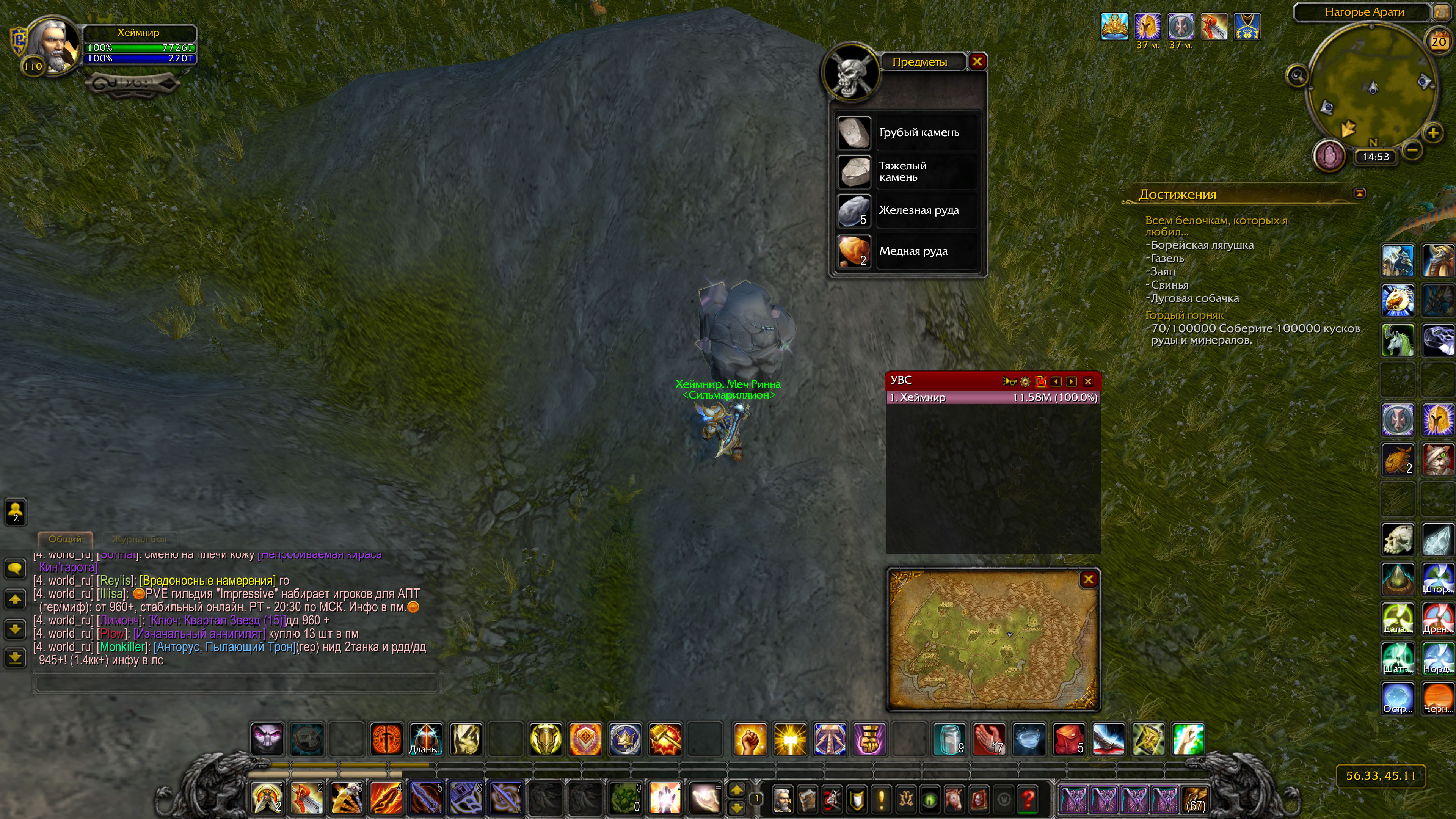This screenshot has height=819, width=1456.
Task: Switch to the Журнал боя chat tab
Action: click(x=139, y=539)
